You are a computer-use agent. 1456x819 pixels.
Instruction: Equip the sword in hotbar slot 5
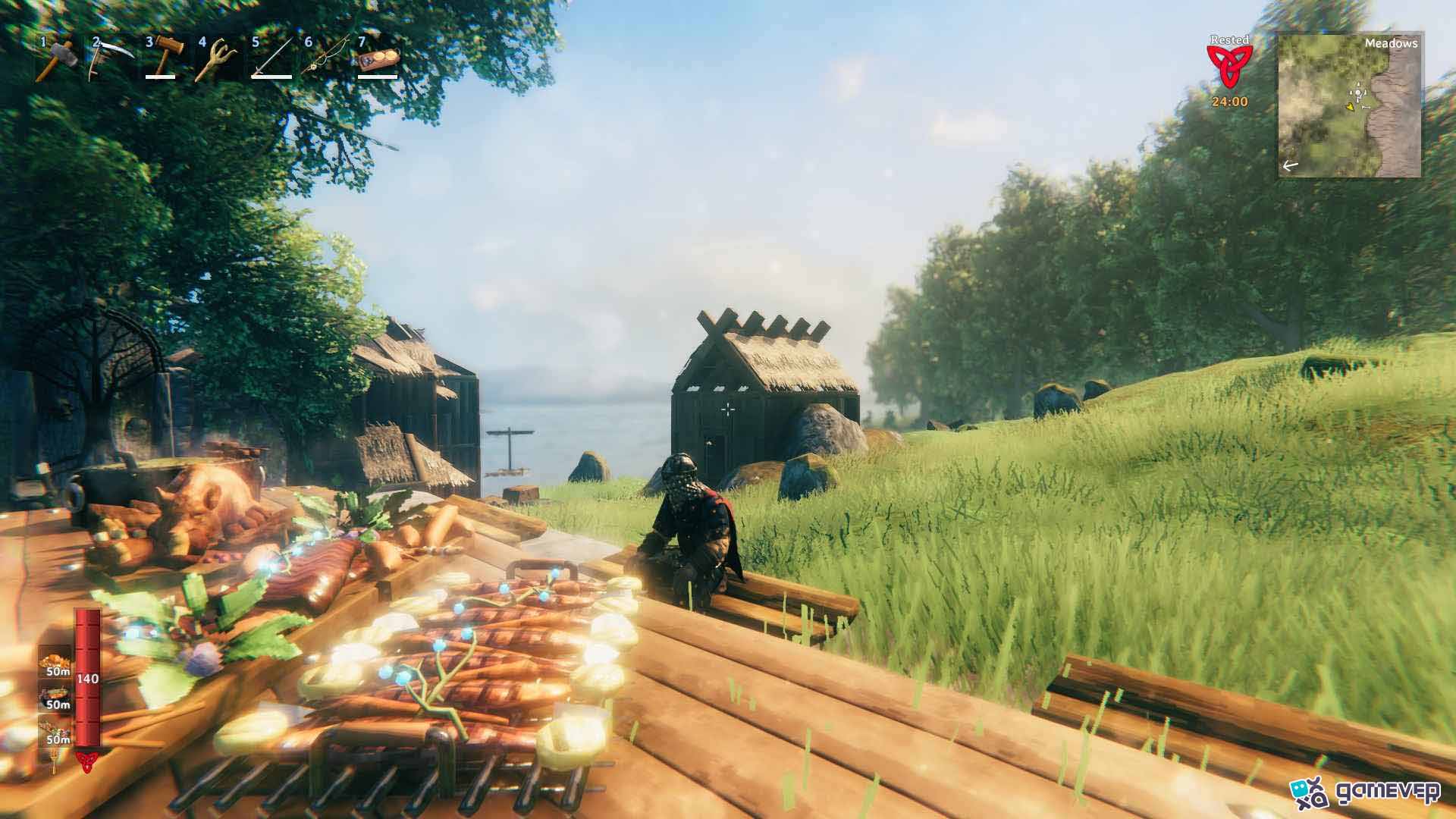pyautogui.click(x=269, y=61)
